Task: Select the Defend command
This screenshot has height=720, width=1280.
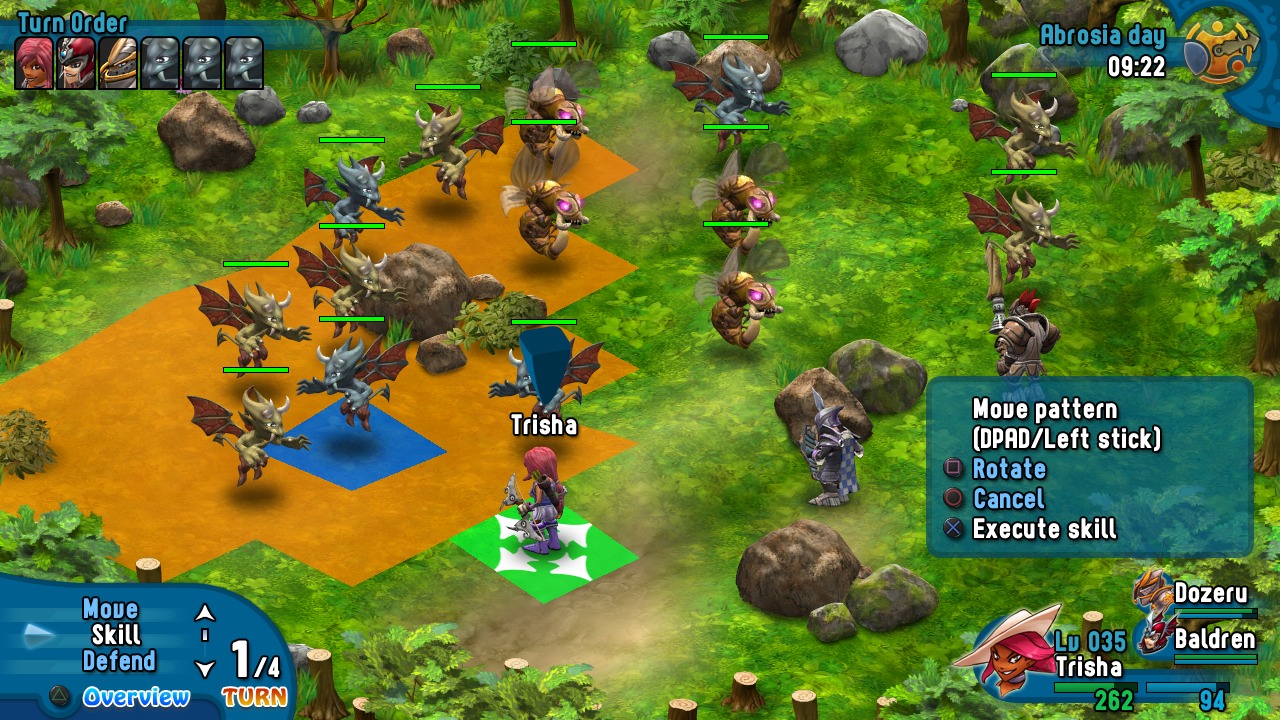Action: [119, 661]
